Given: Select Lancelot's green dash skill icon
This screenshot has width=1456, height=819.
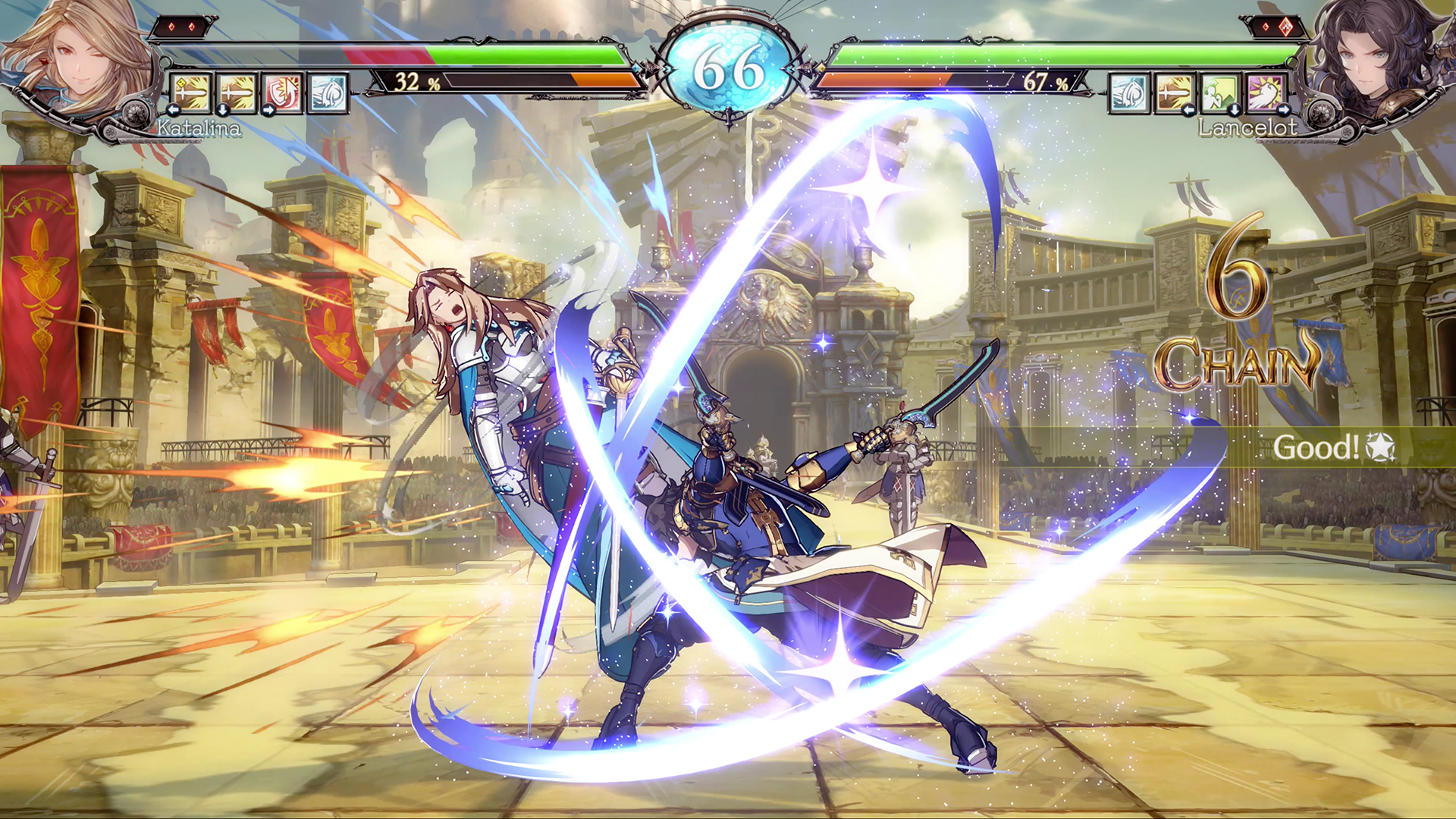Looking at the screenshot, I should (1219, 93).
